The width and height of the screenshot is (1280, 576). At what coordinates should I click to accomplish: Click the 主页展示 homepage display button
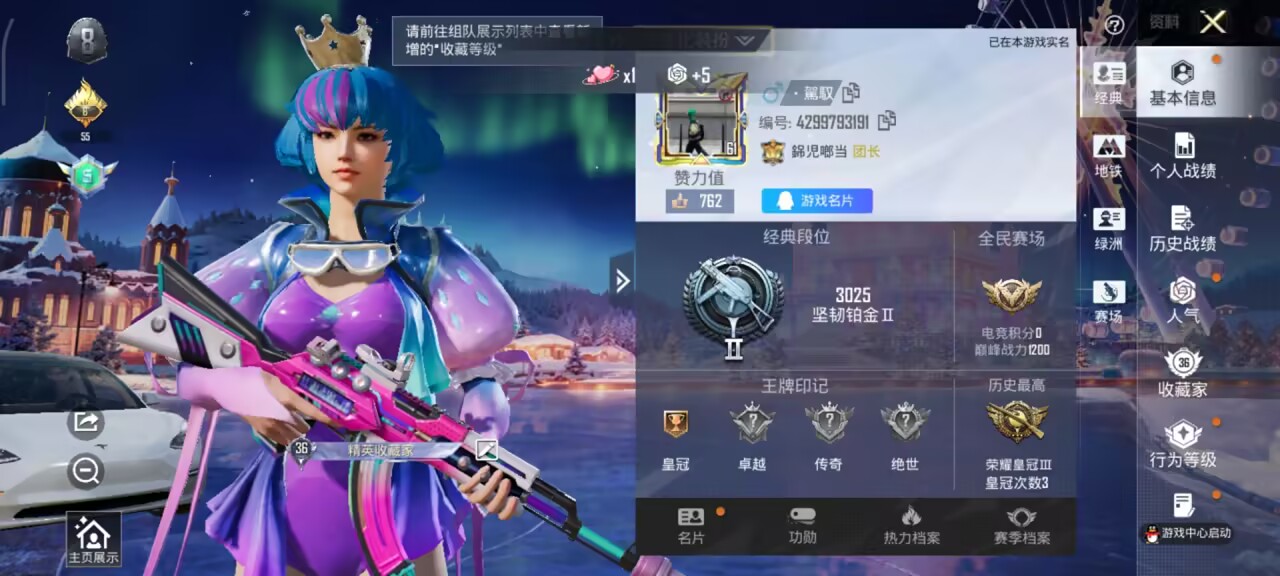[x=92, y=540]
